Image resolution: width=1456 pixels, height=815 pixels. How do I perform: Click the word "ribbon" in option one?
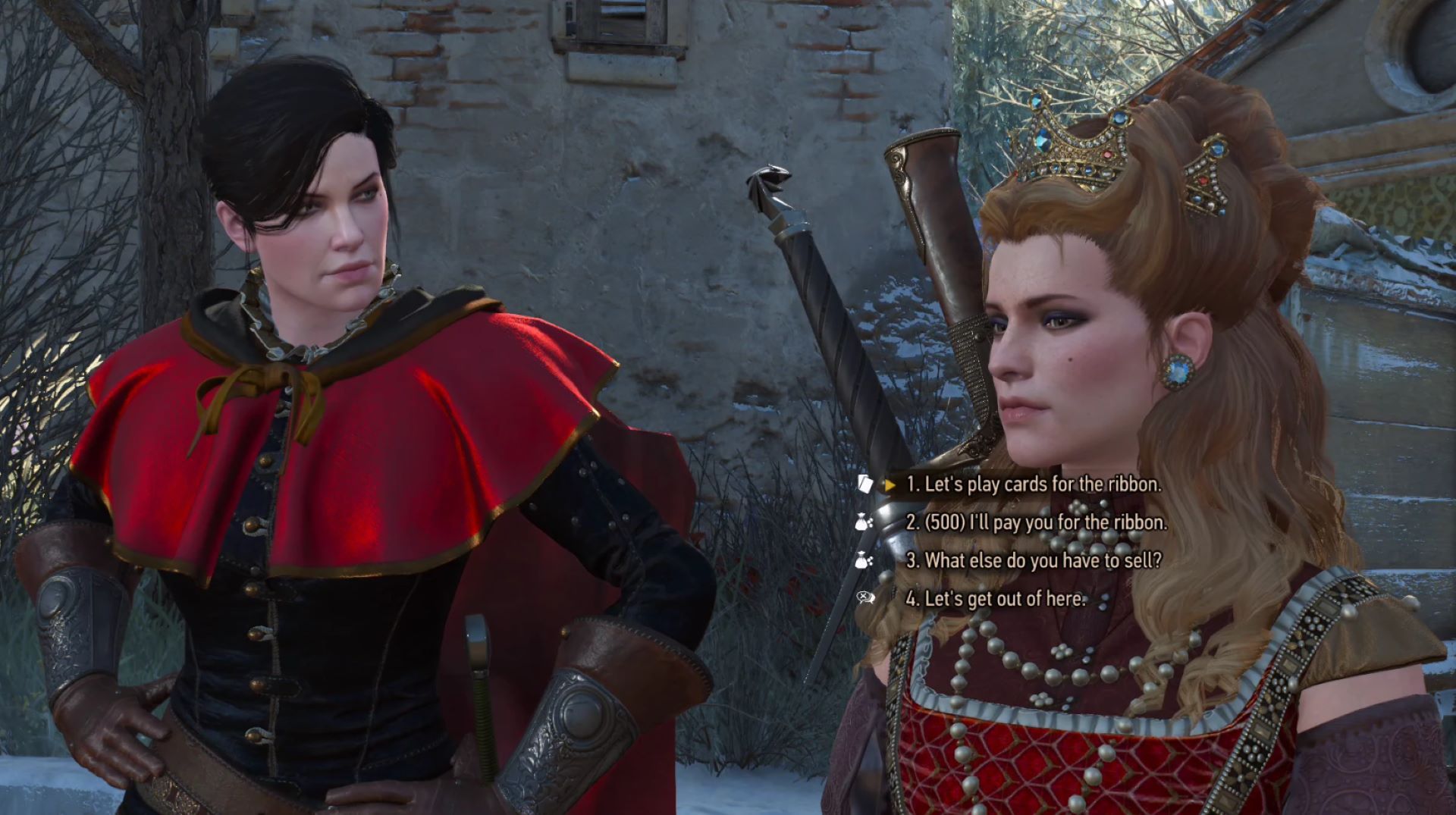[x=1137, y=485]
